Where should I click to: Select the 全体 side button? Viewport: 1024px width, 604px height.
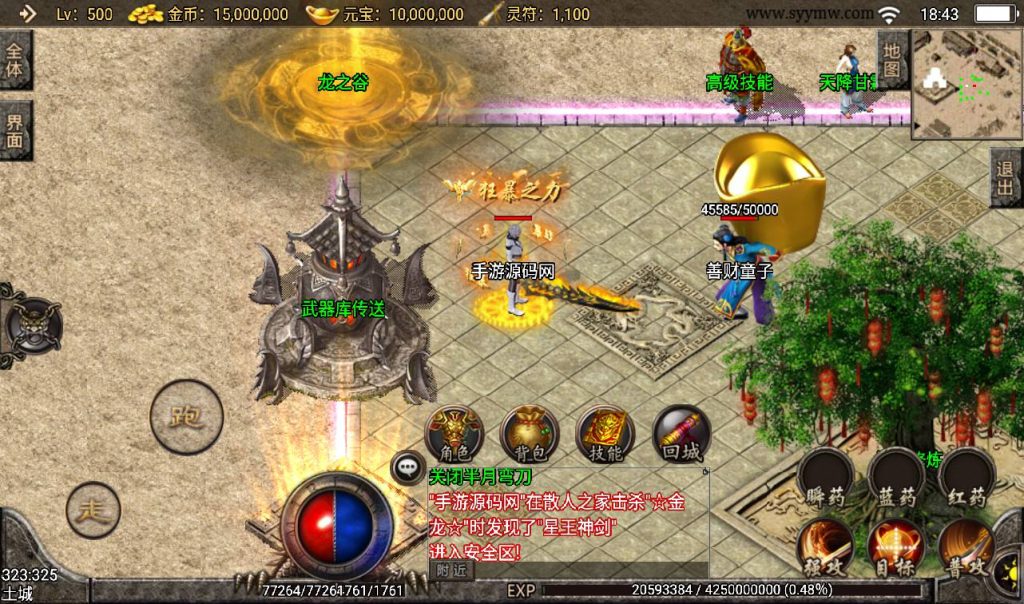click(x=15, y=60)
